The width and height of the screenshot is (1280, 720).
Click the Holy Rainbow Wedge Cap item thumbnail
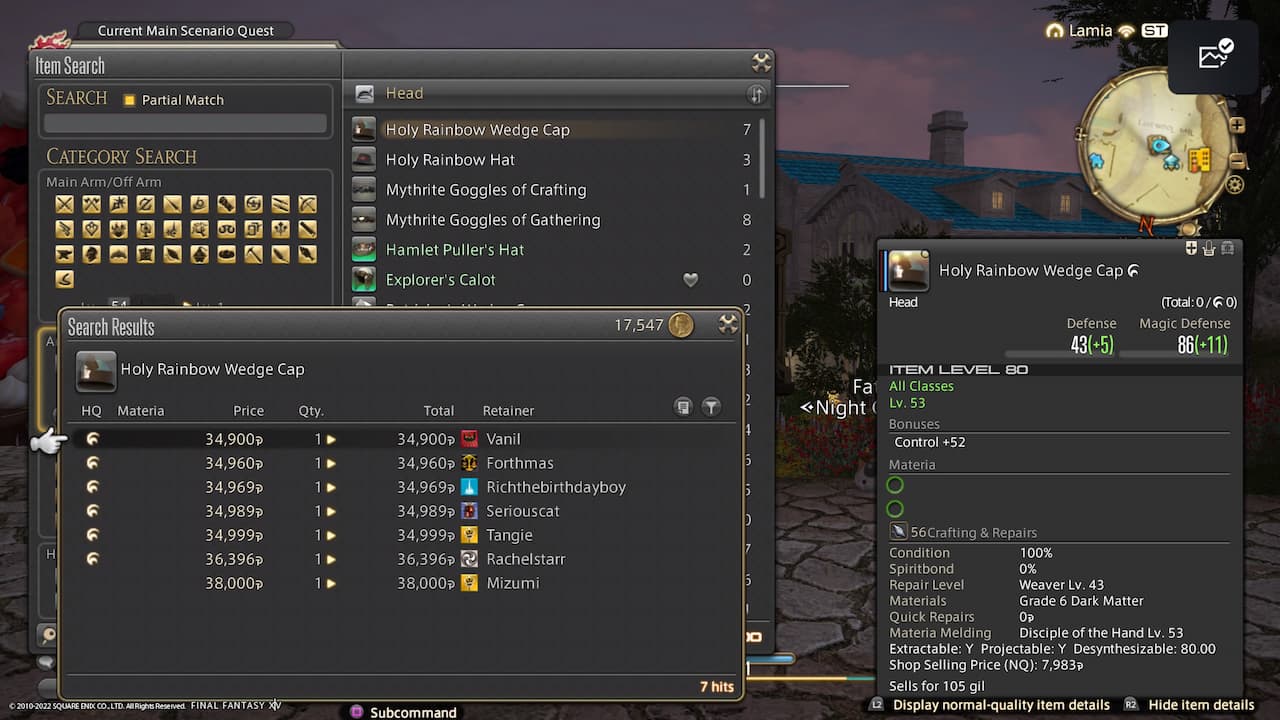95,370
